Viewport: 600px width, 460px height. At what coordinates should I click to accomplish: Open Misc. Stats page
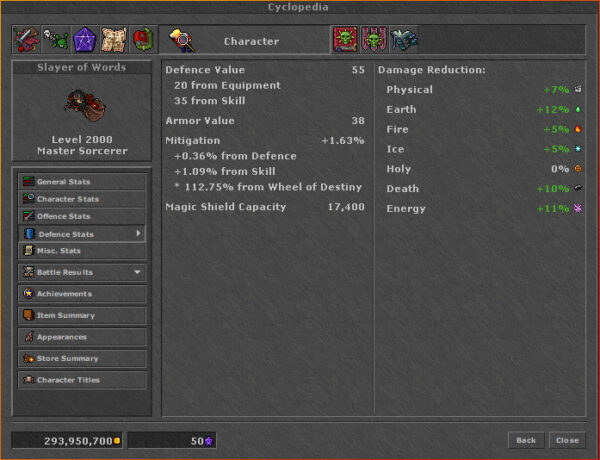(82, 250)
